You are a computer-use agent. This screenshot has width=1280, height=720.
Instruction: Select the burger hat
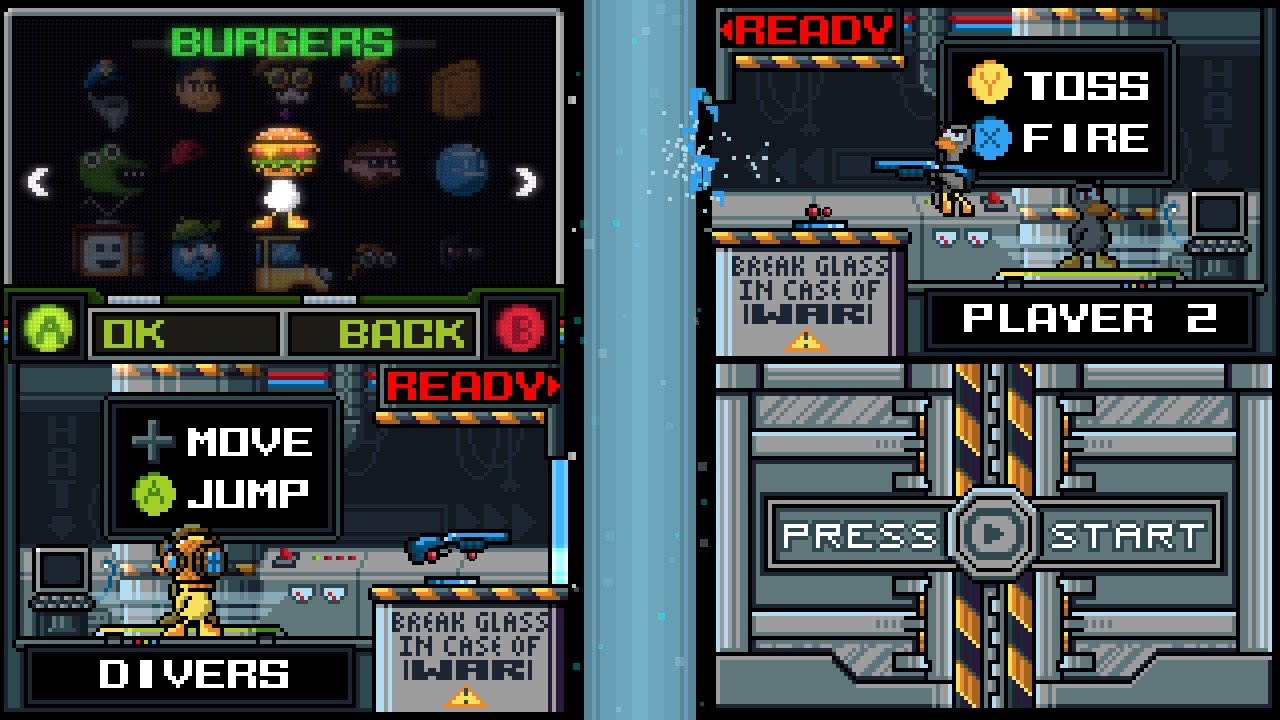pos(286,149)
